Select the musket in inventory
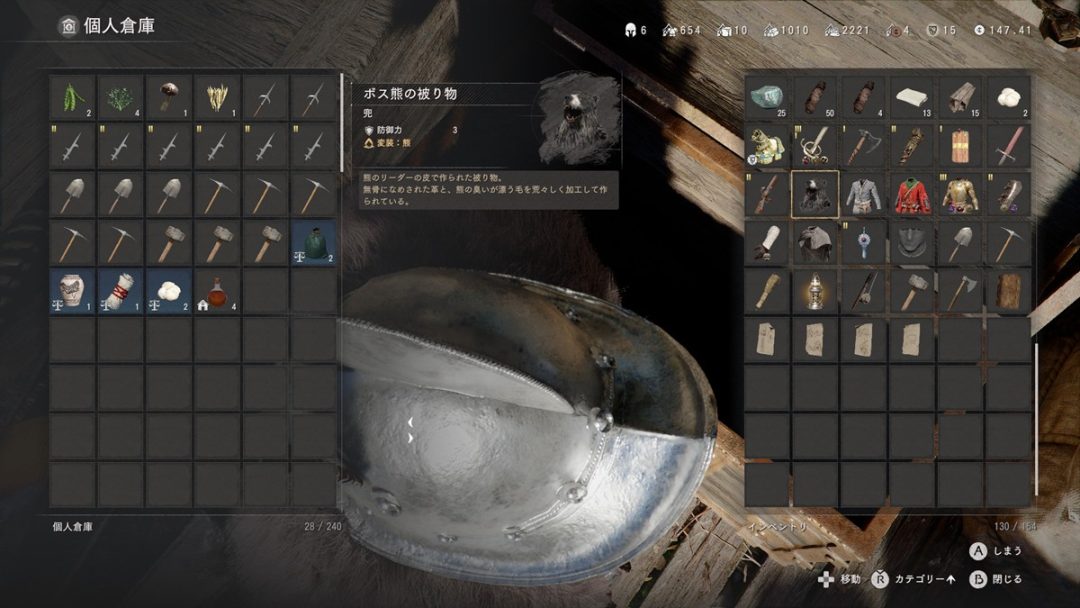The width and height of the screenshot is (1080, 608). point(767,194)
